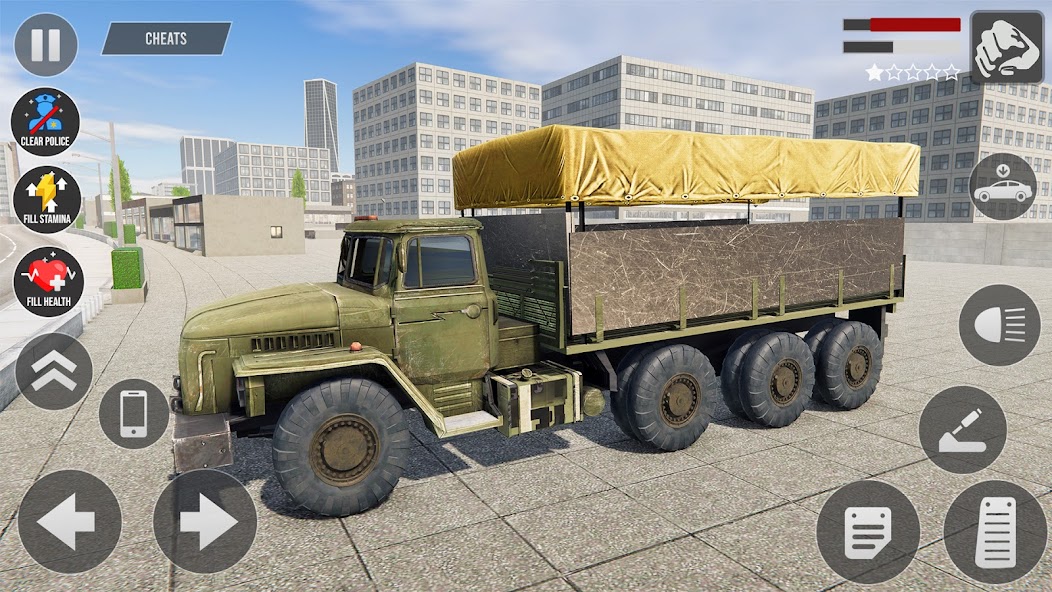Toggle the truck headlights
The width and height of the screenshot is (1052, 592).
[x=999, y=325]
